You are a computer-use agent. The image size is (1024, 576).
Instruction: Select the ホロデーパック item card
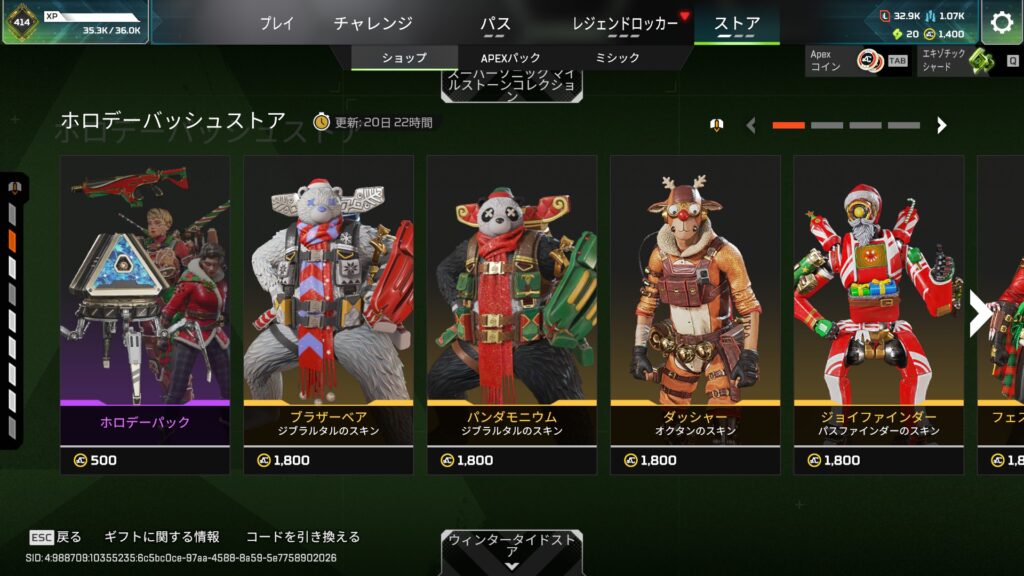coord(145,314)
